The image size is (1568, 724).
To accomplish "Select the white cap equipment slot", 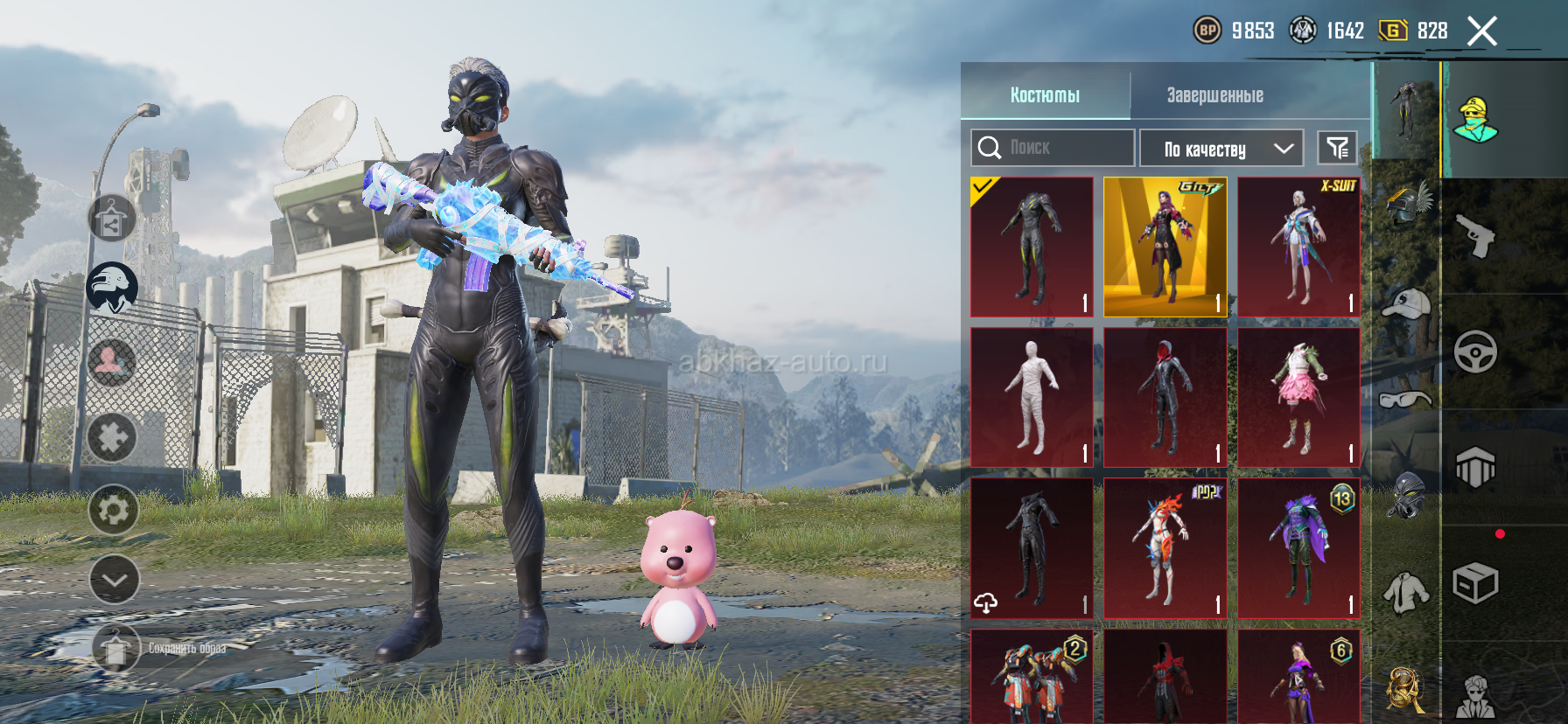I will pyautogui.click(x=1405, y=303).
